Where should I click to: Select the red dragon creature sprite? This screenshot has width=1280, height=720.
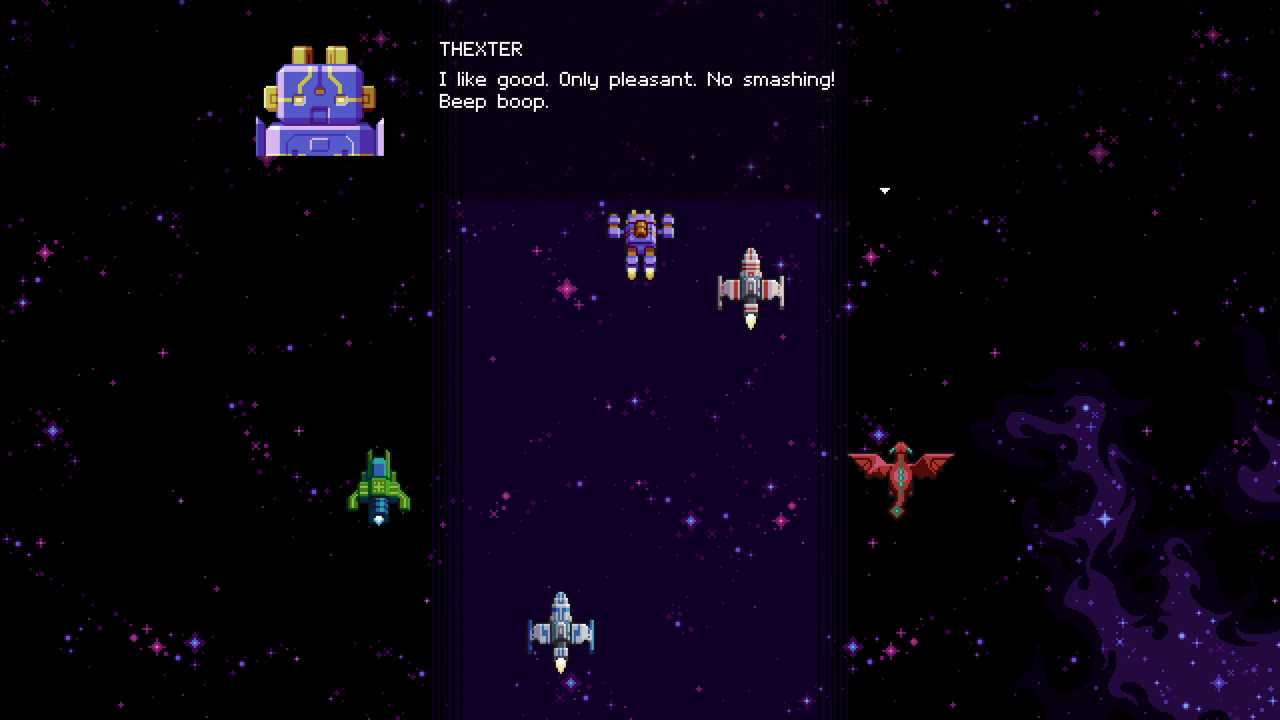[903, 475]
